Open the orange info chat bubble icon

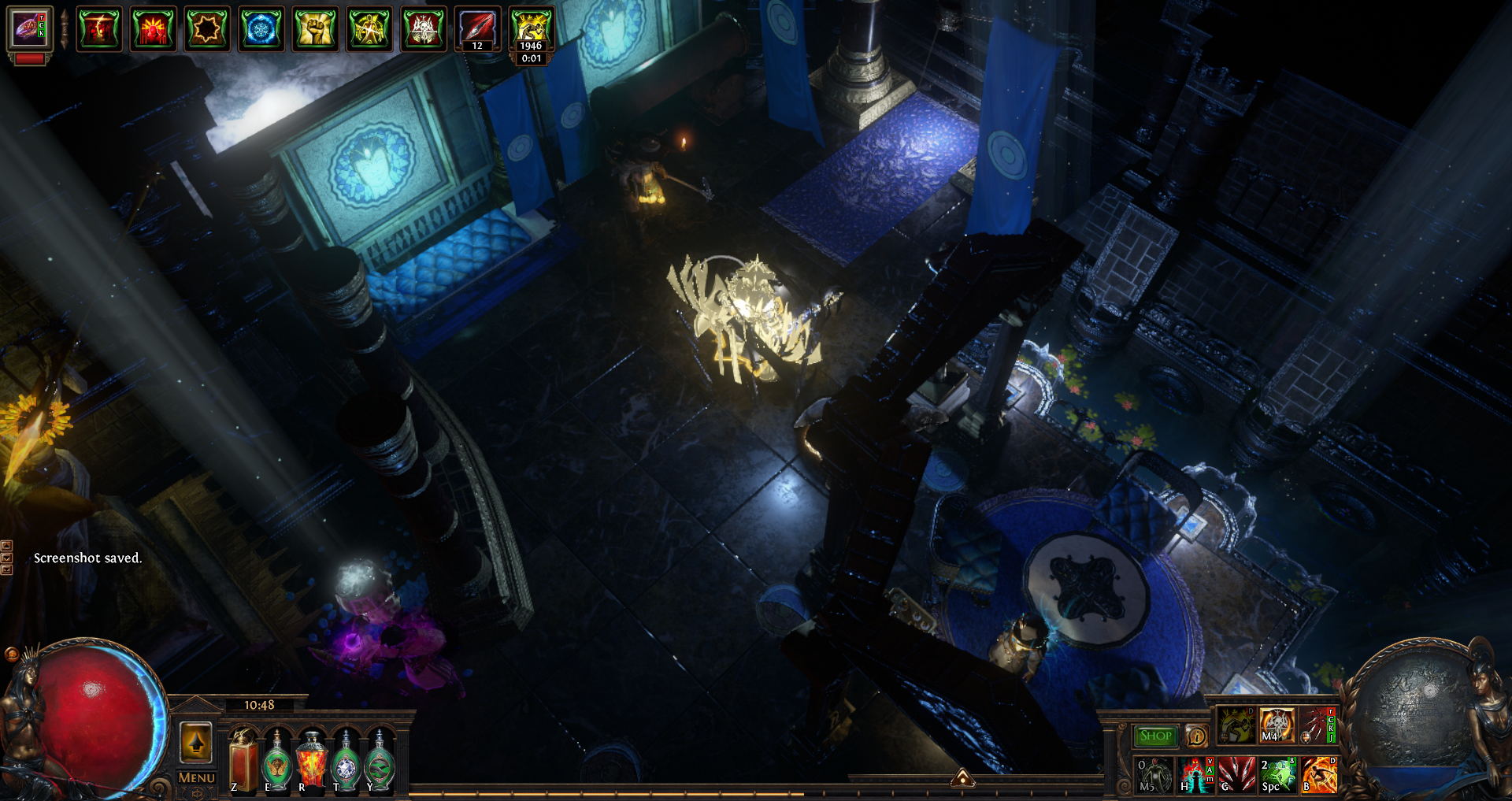1196,736
